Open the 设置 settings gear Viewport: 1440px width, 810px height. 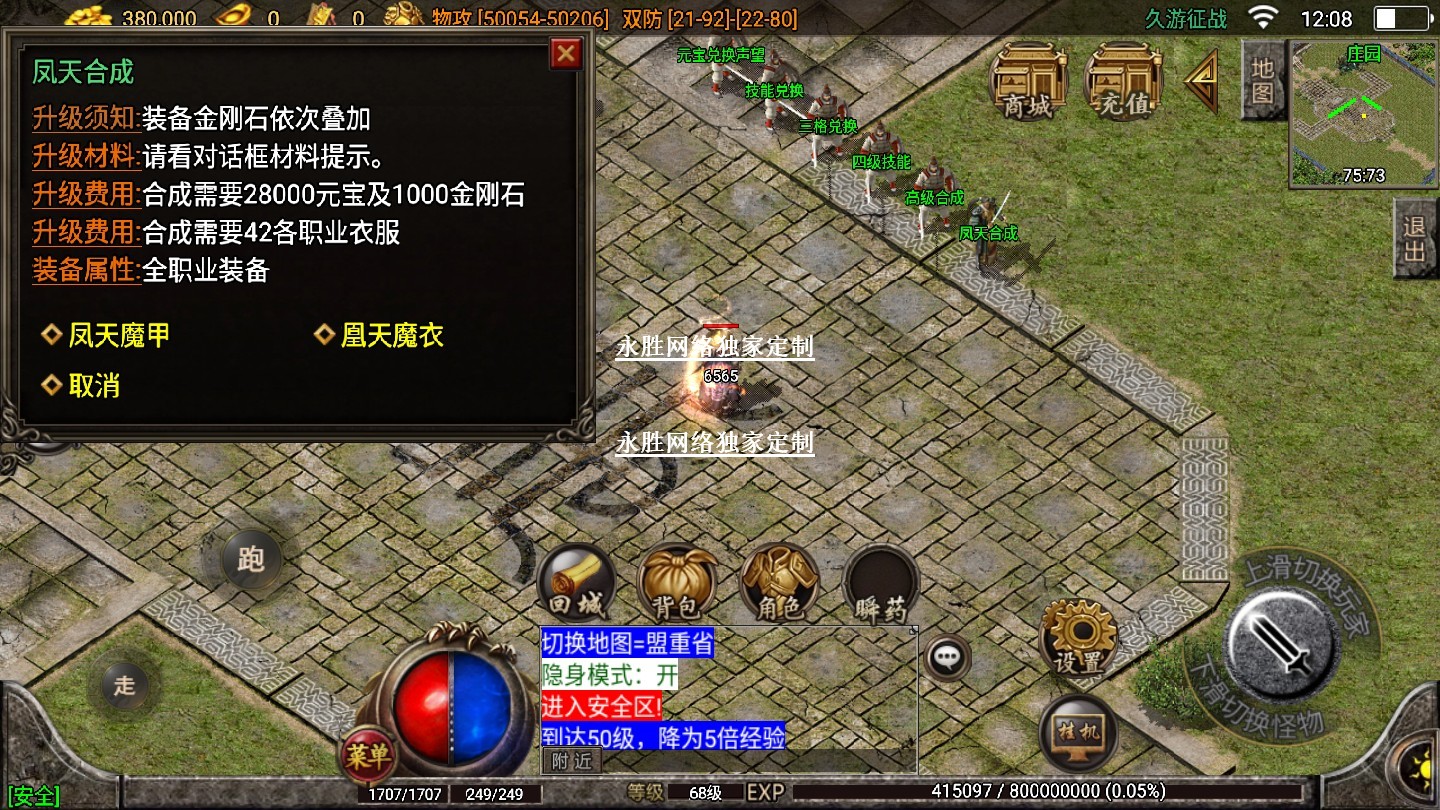[x=1078, y=638]
